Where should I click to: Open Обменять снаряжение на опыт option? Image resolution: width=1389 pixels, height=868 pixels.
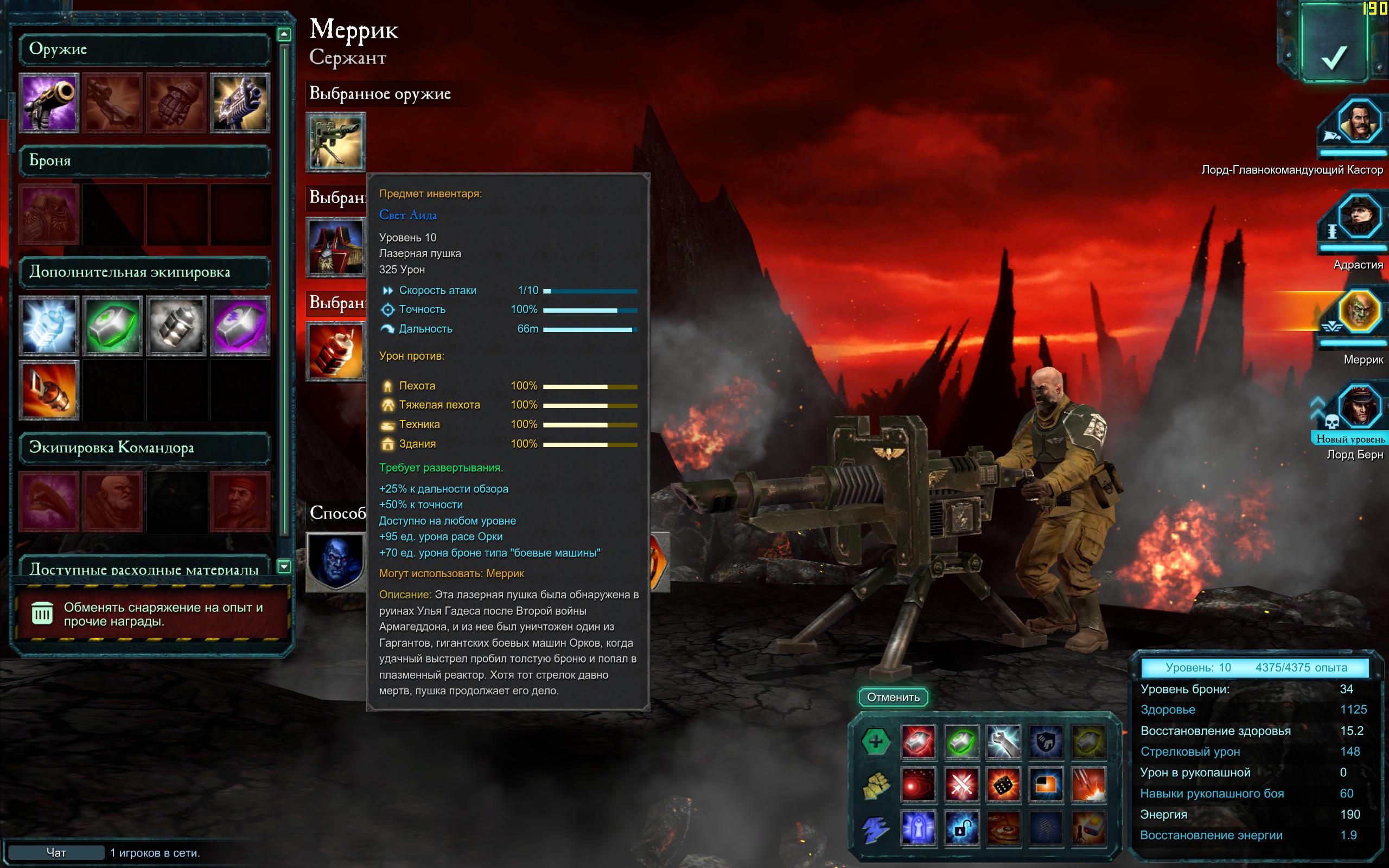(x=150, y=614)
